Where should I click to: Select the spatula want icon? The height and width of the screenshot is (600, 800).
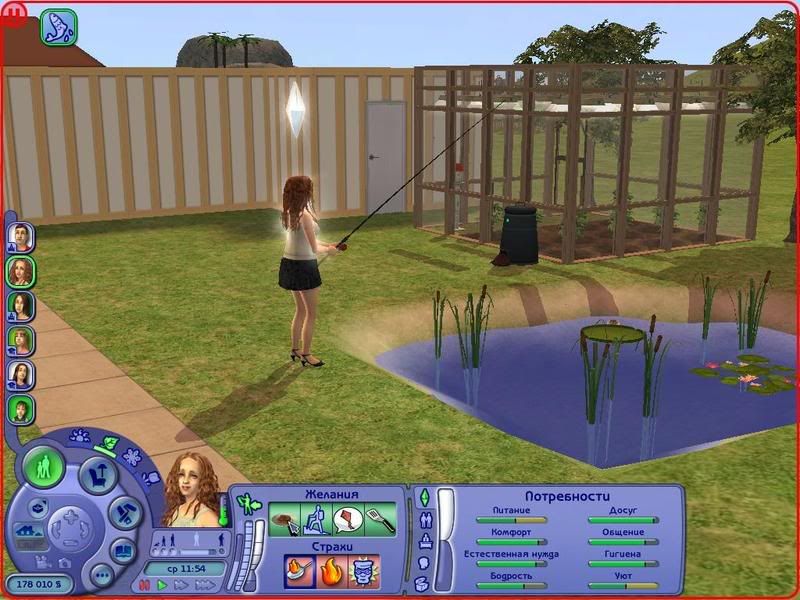point(381,520)
